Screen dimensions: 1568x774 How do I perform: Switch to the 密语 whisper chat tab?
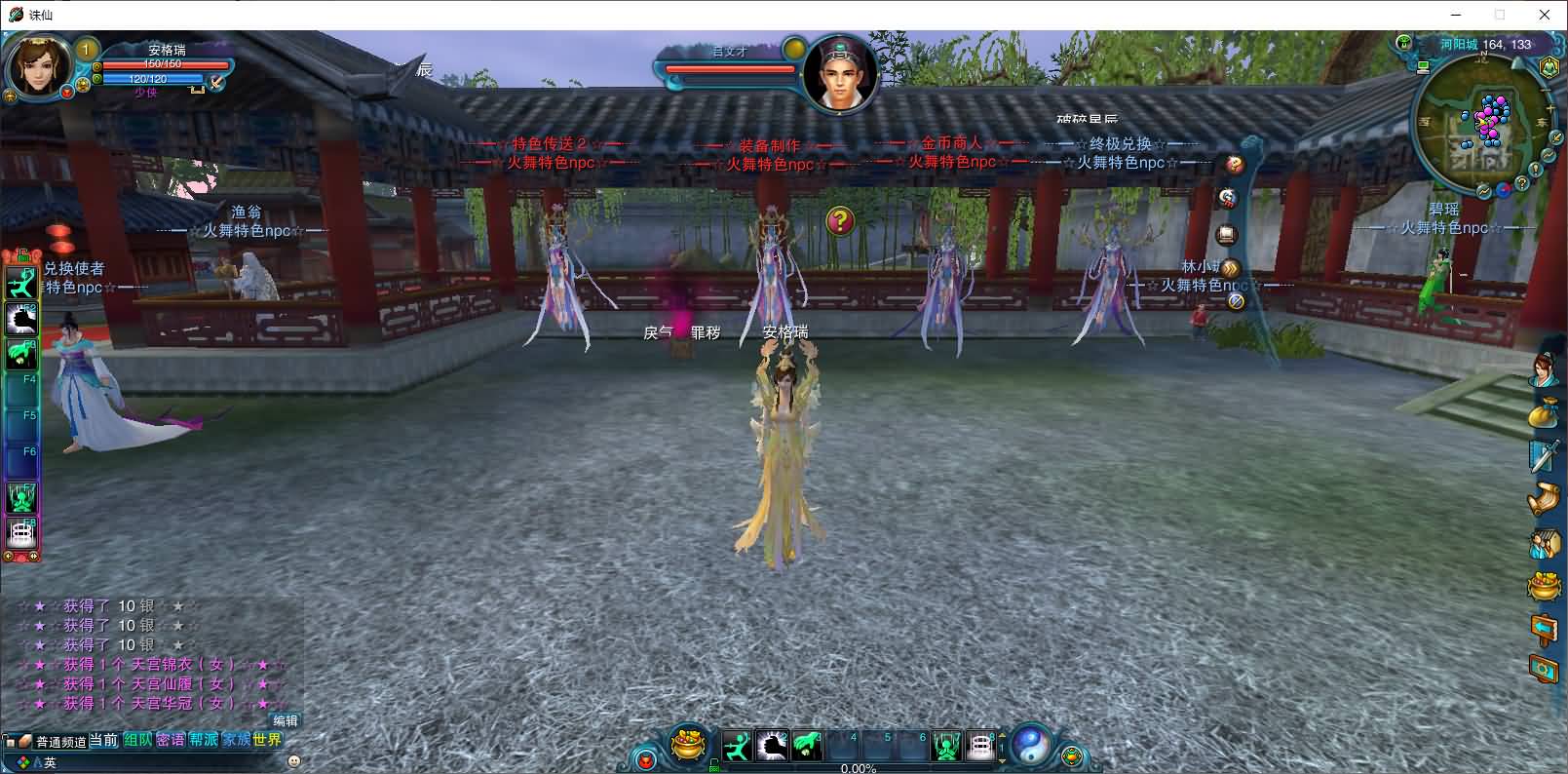coord(171,740)
